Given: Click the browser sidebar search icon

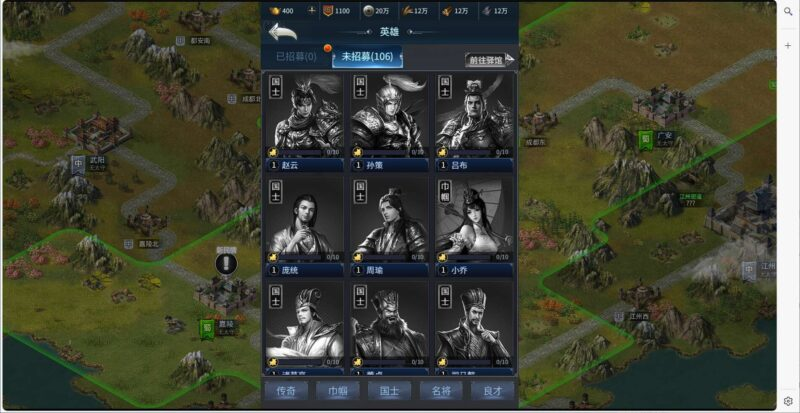Looking at the screenshot, I should (788, 18).
